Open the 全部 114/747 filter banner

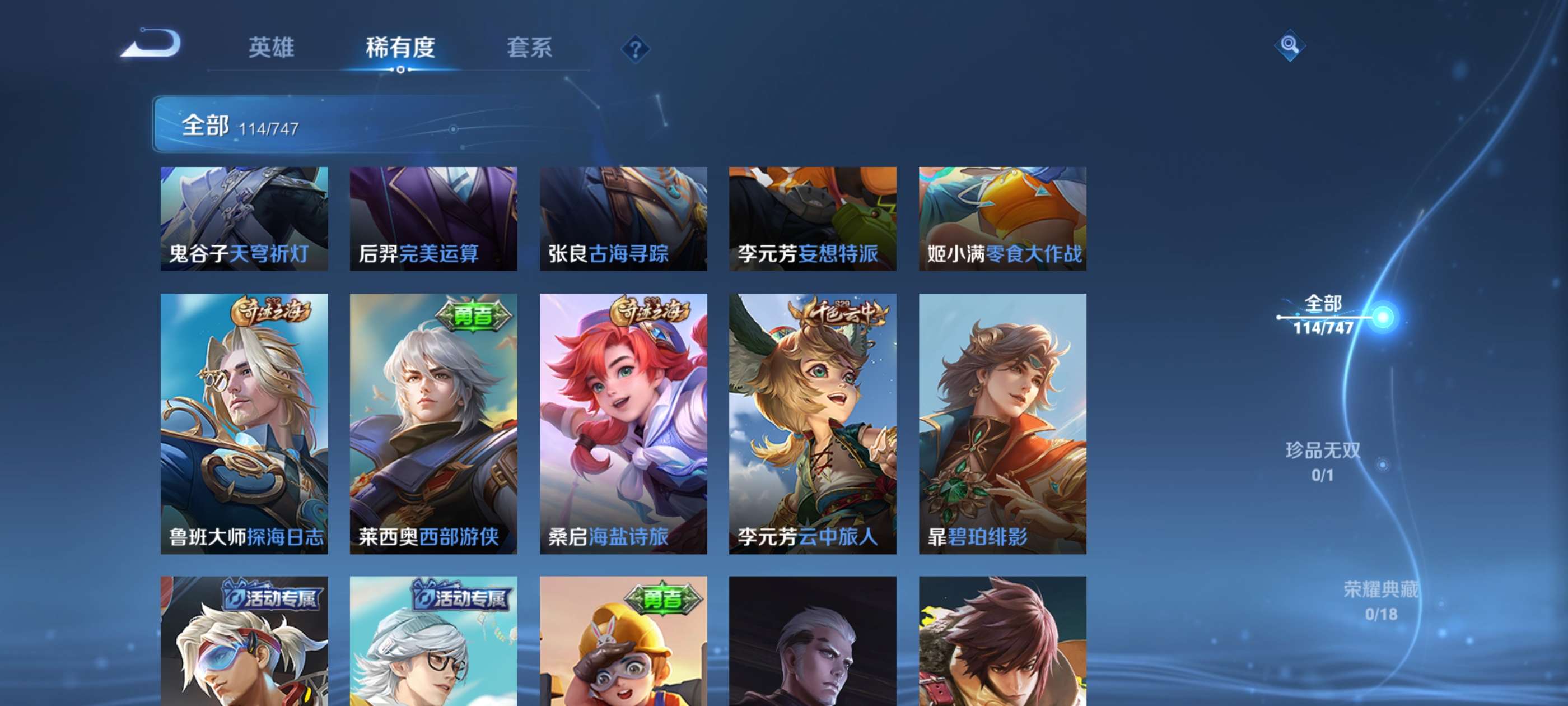[x=244, y=126]
